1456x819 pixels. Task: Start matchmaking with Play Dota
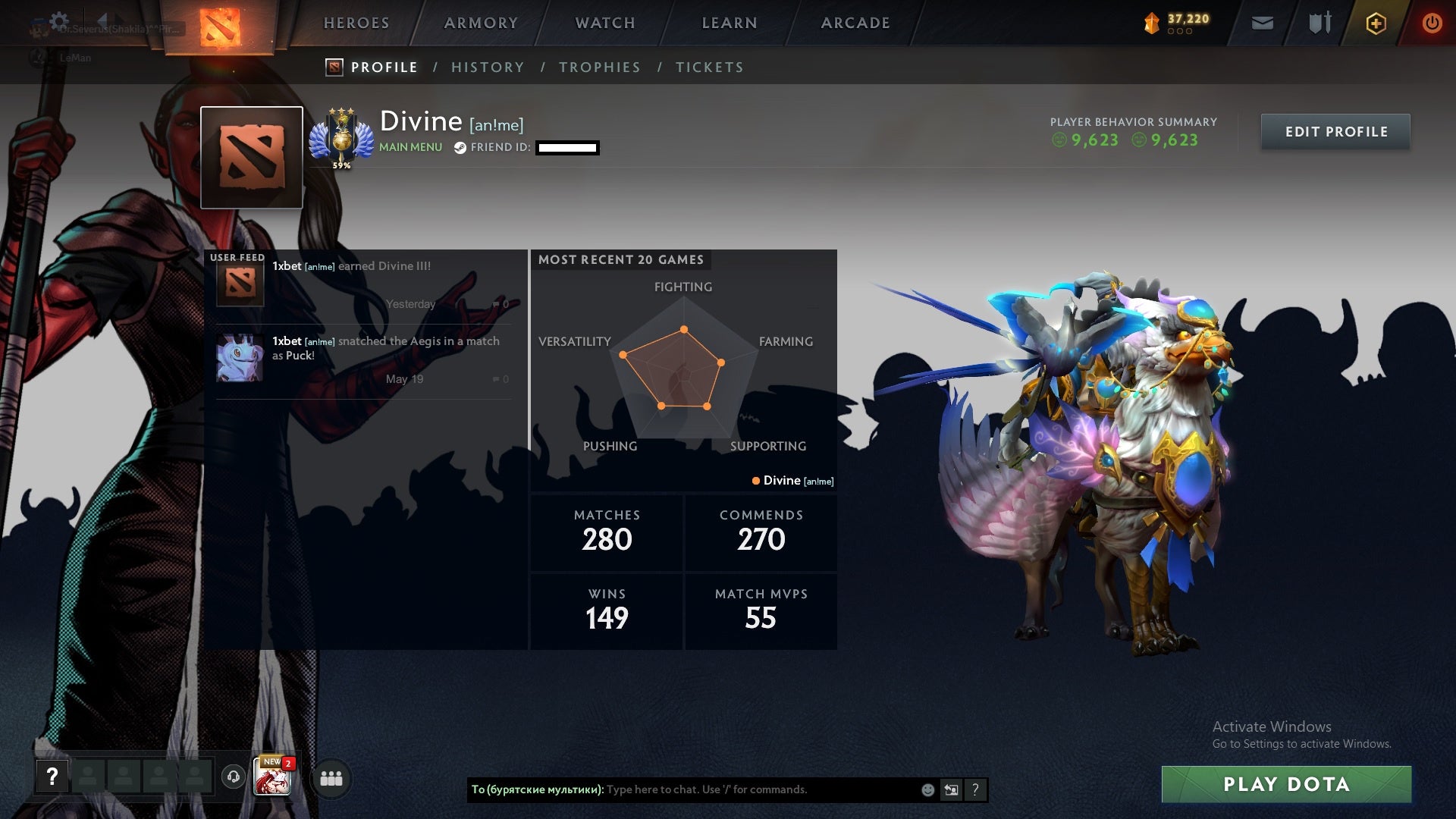(x=1286, y=784)
